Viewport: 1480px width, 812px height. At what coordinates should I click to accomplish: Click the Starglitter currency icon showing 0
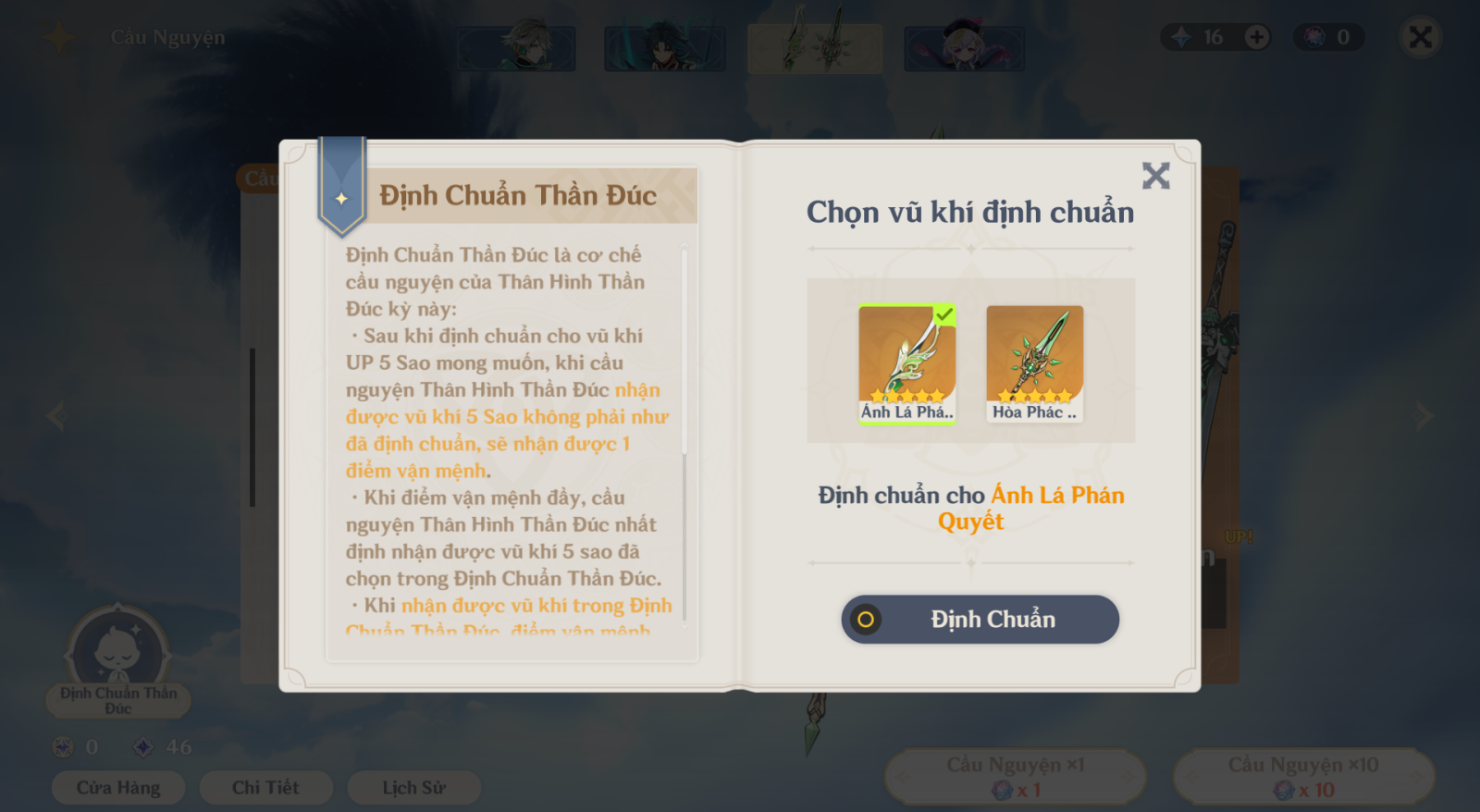61,746
